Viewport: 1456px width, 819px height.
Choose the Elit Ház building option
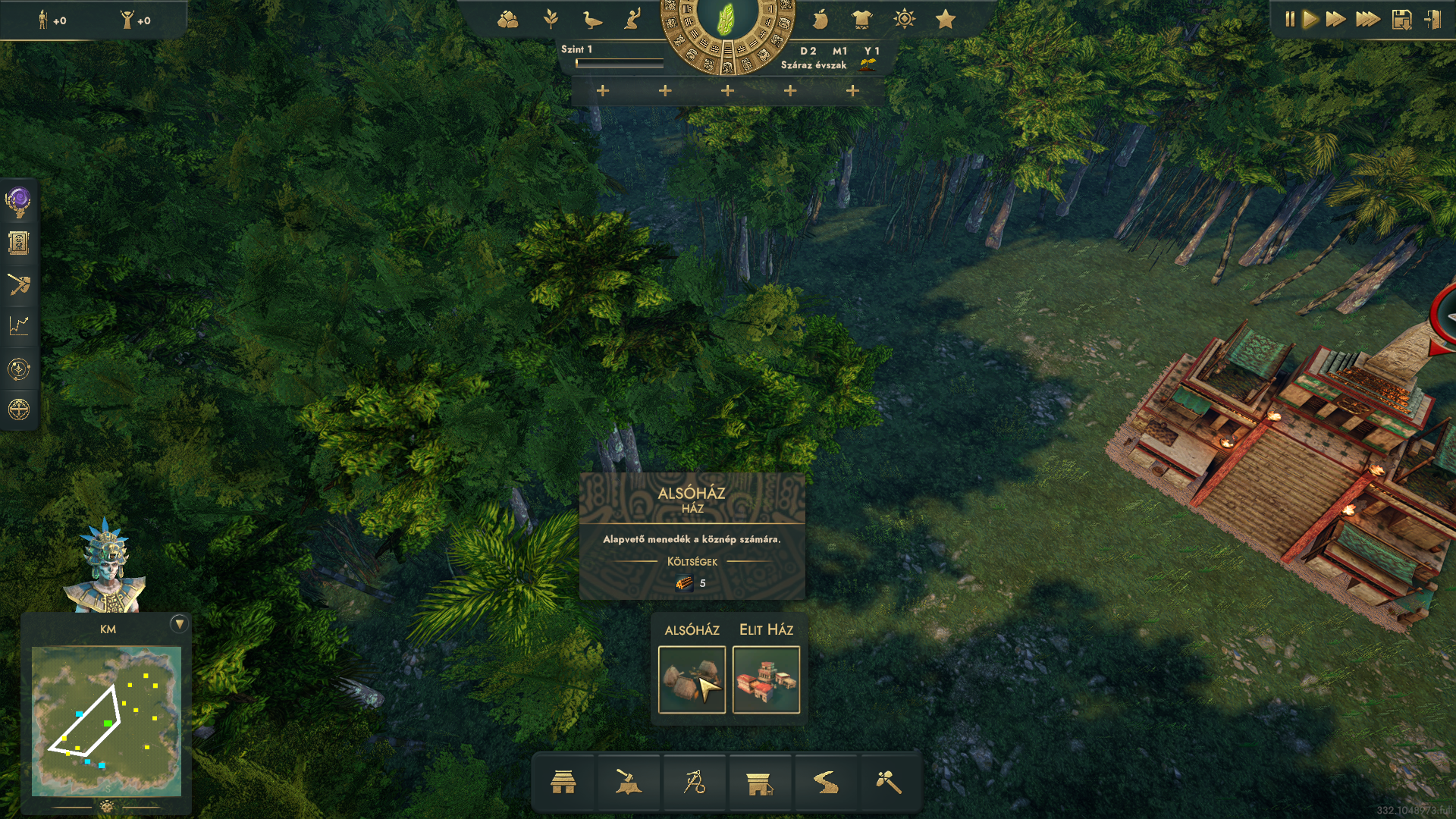coord(766,679)
